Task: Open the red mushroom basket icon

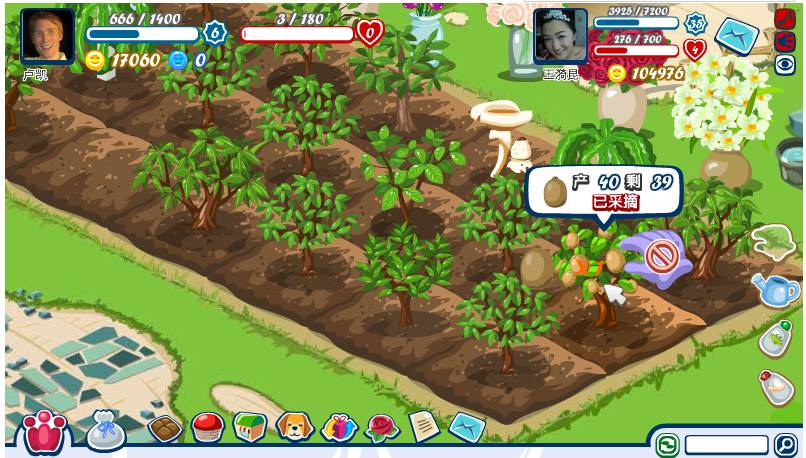Action: [207, 428]
